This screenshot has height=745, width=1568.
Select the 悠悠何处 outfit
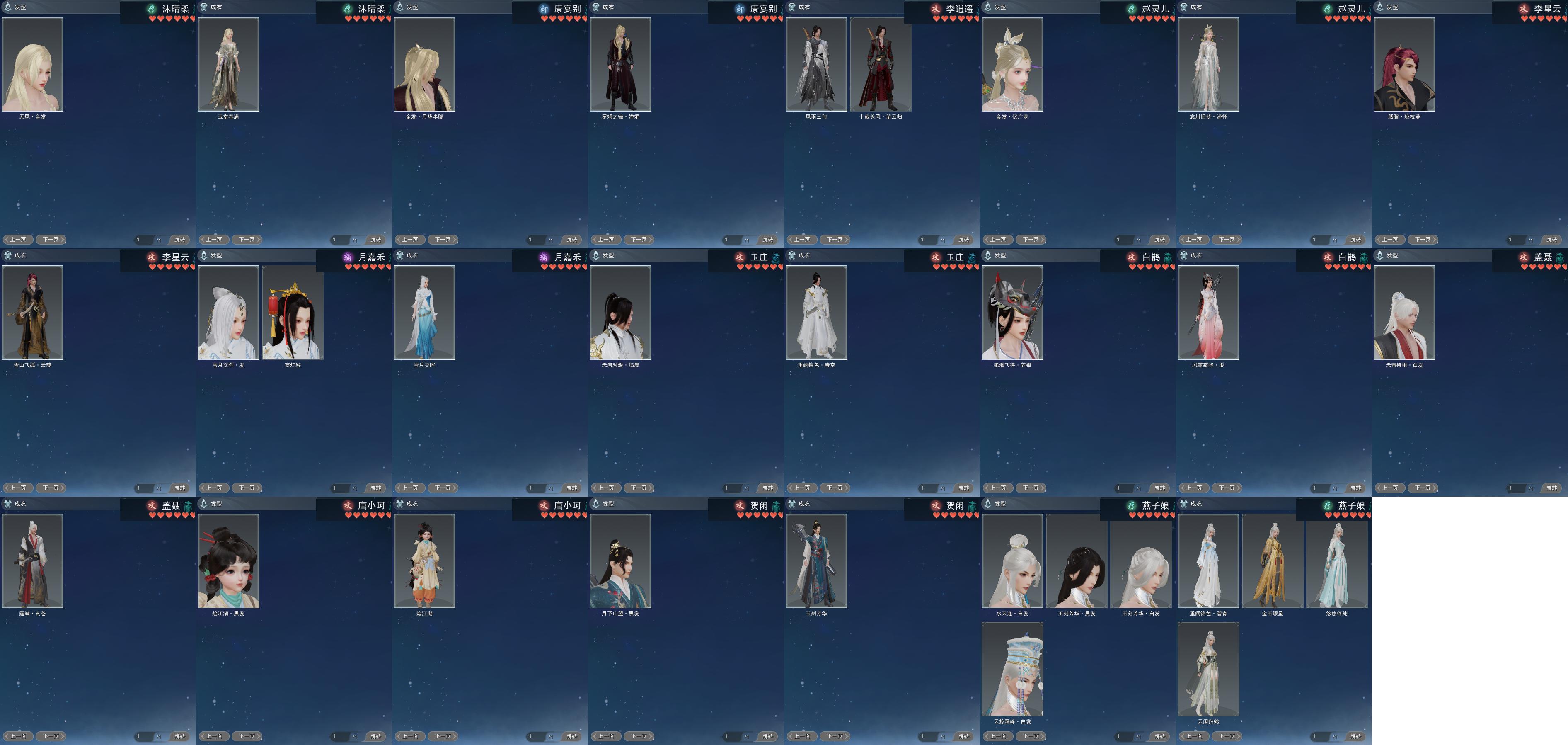click(x=1337, y=561)
